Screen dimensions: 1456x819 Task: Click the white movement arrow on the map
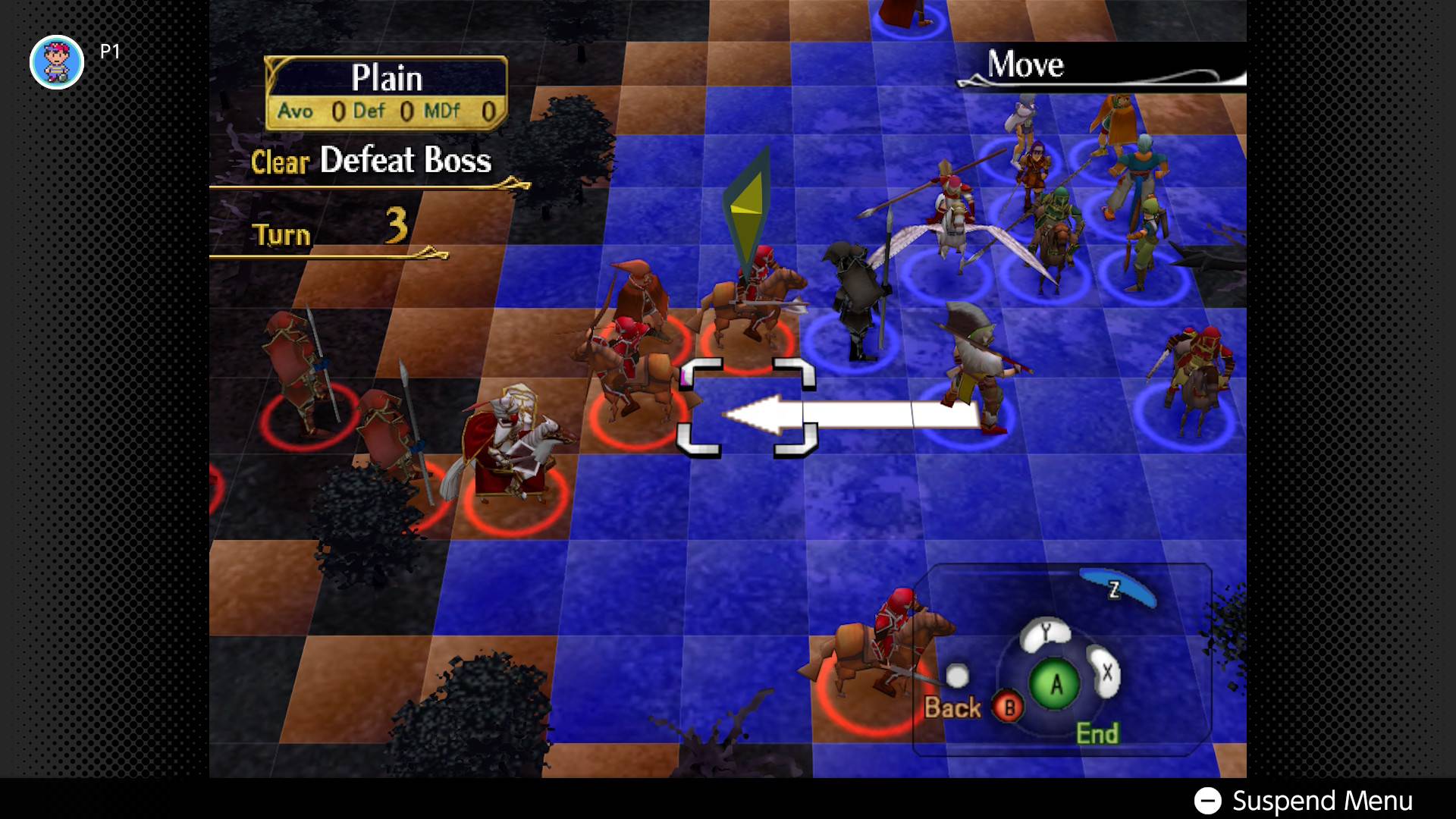click(x=849, y=415)
